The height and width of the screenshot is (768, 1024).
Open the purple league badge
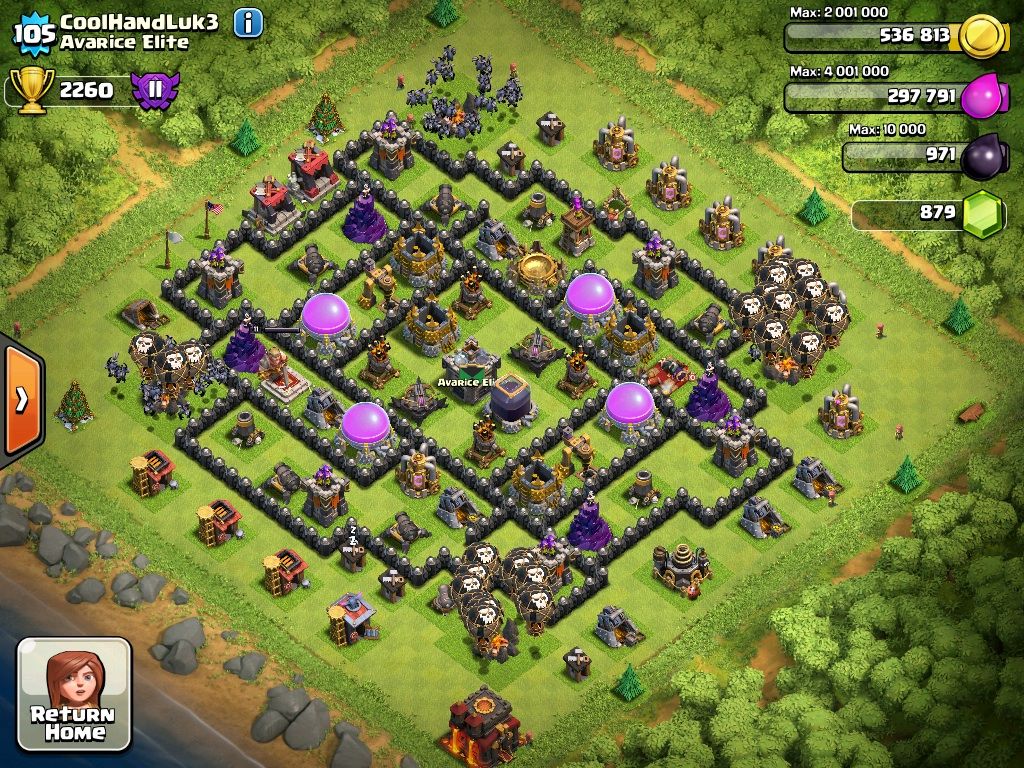(x=154, y=90)
